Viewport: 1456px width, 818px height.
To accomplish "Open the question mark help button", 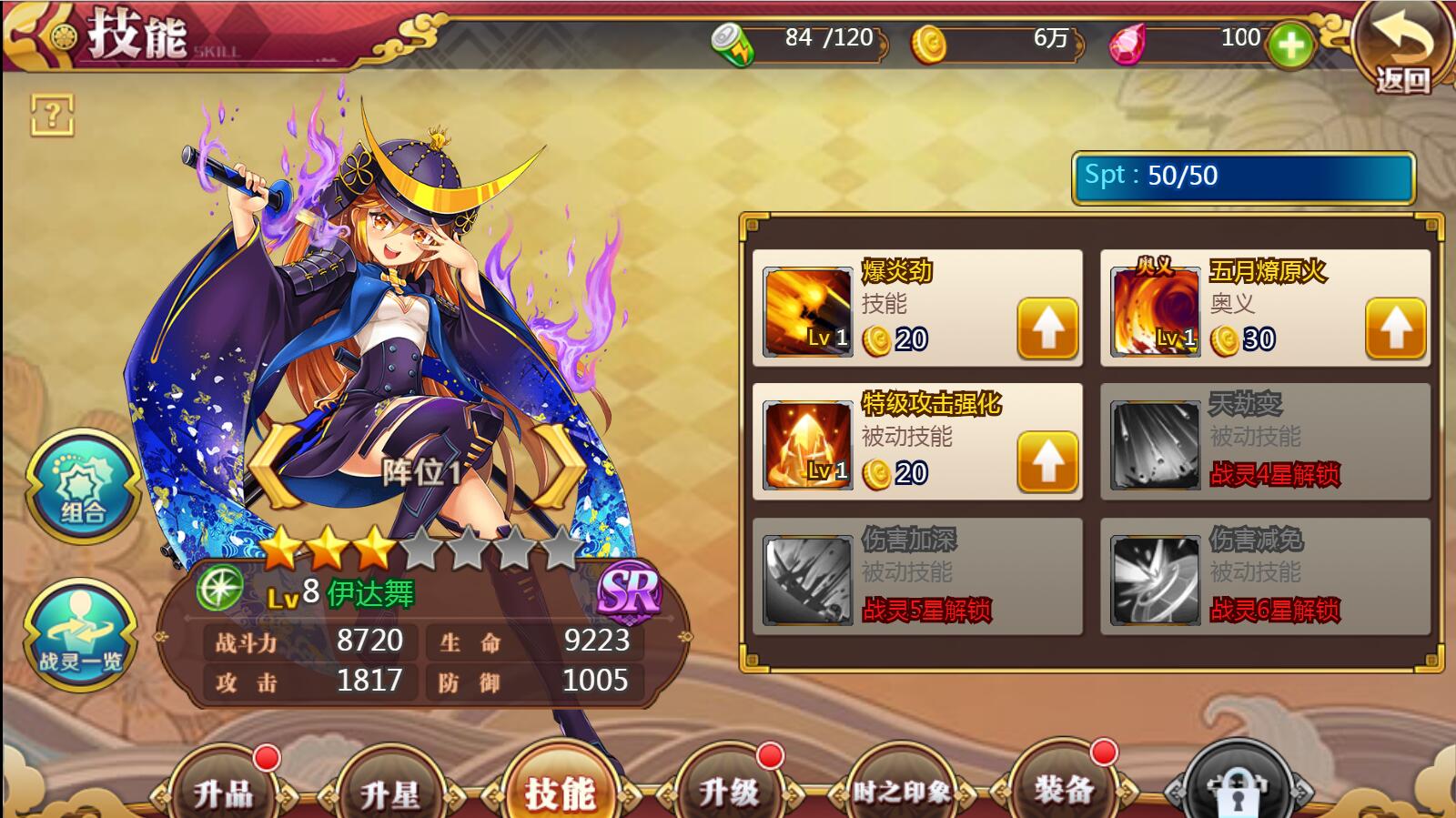I will pyautogui.click(x=52, y=115).
